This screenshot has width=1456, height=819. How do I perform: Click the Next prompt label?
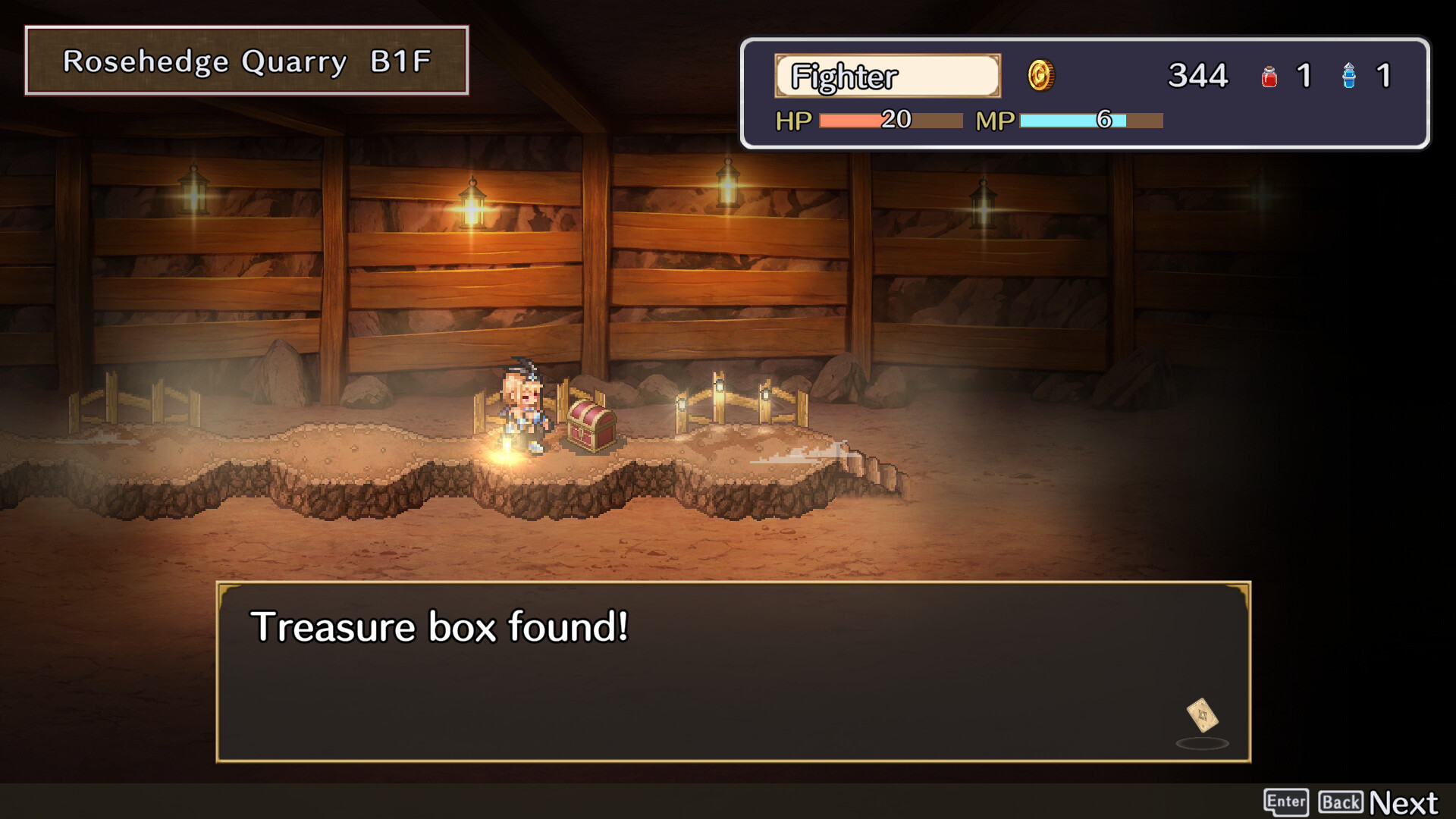click(x=1404, y=802)
